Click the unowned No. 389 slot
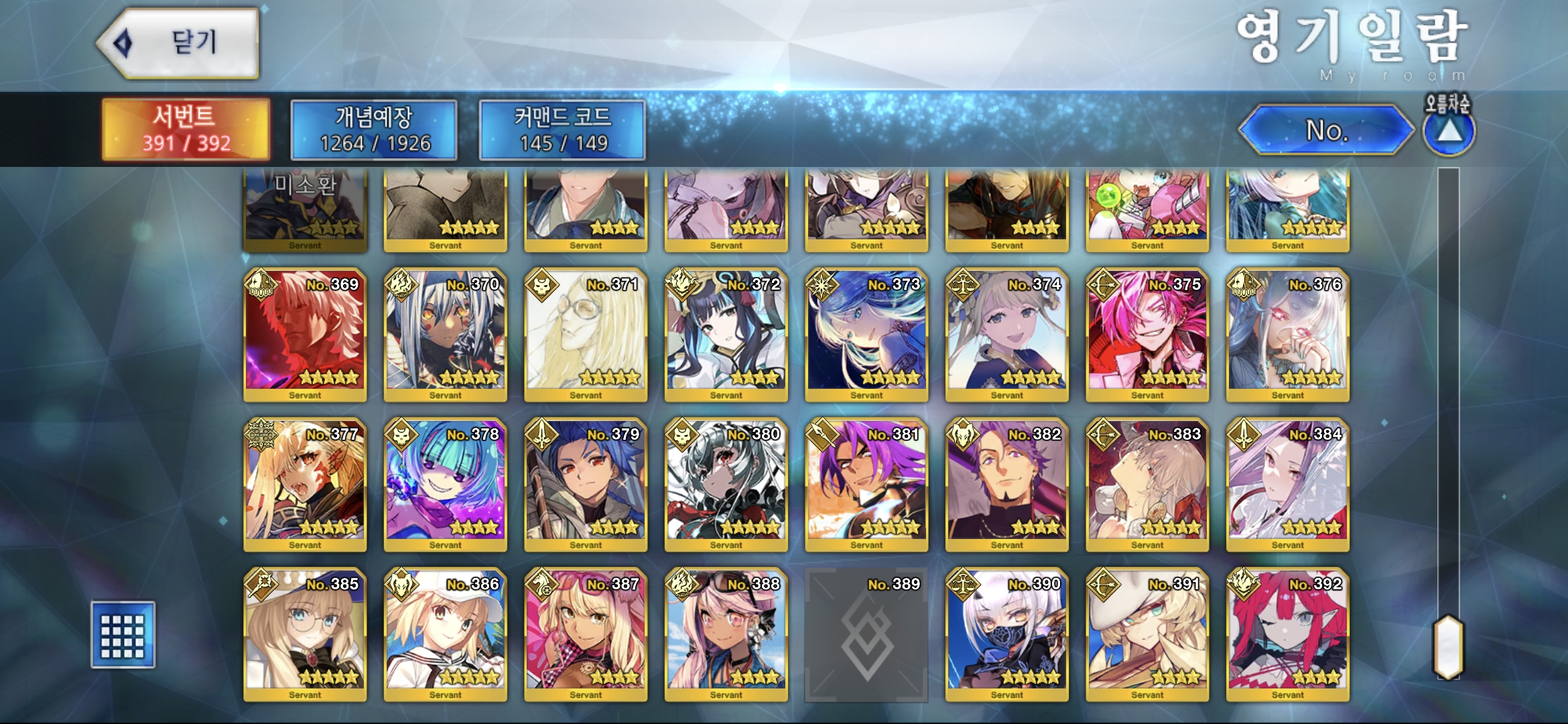1568x724 pixels. 866,634
